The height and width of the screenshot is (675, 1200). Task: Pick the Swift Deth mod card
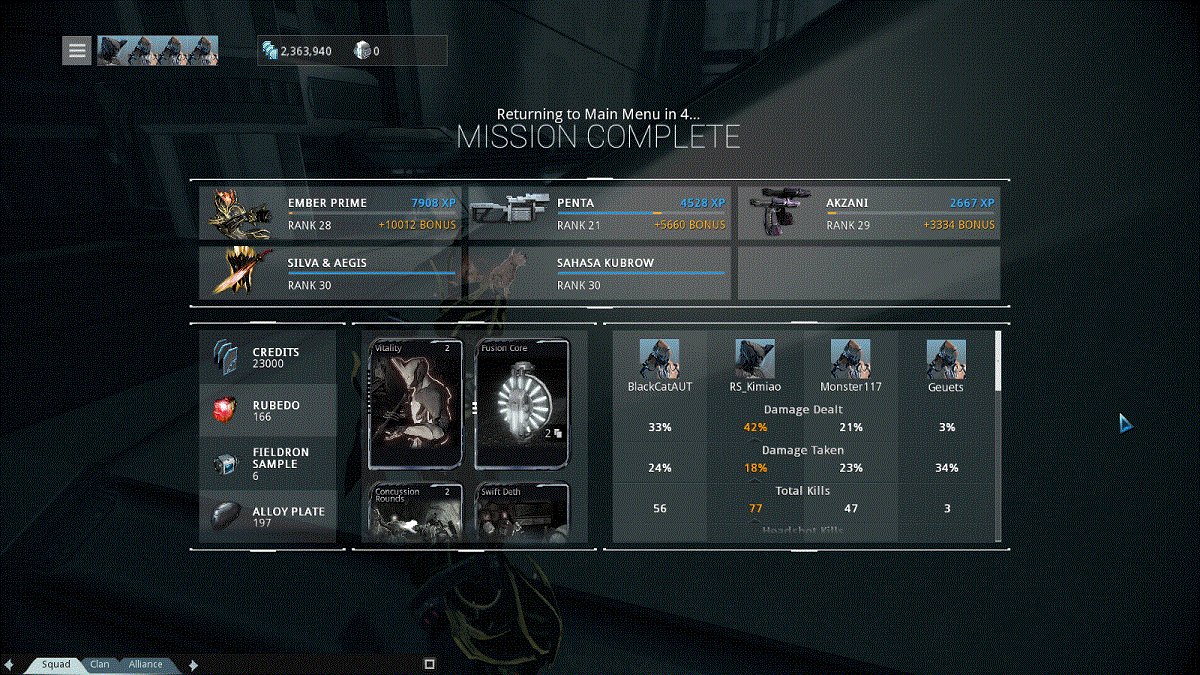[x=522, y=513]
